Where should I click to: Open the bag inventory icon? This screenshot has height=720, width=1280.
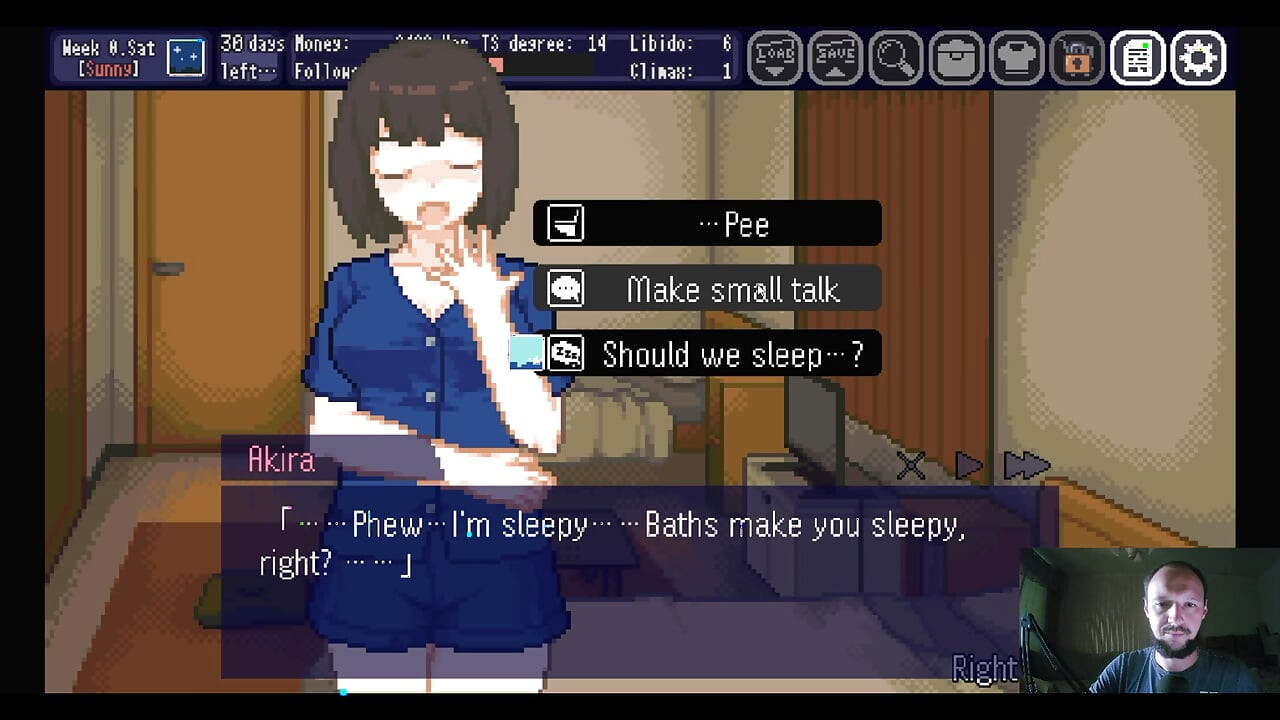[x=956, y=58]
